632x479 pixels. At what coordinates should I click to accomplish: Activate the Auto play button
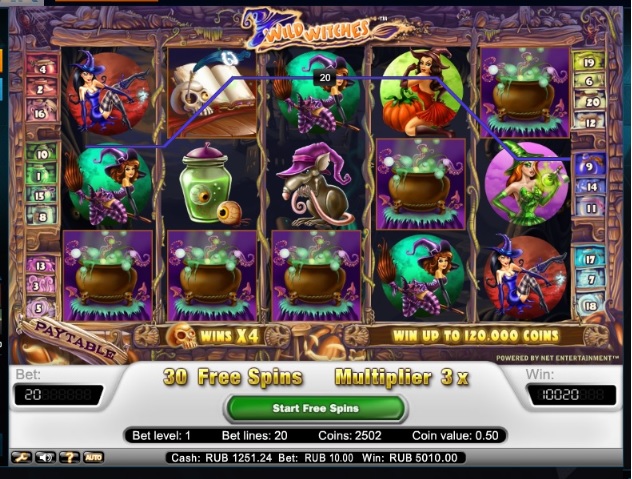coord(93,457)
